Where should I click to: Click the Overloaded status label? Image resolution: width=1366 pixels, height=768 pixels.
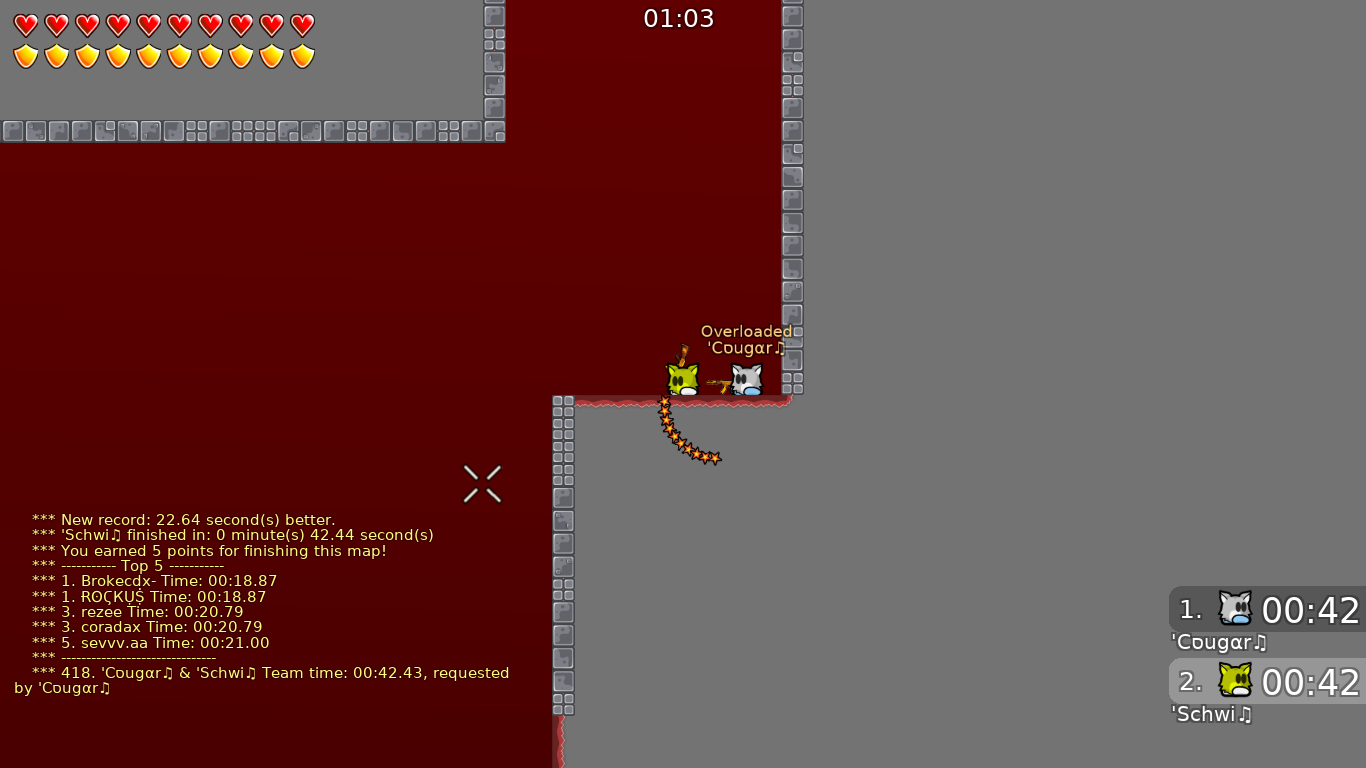tap(747, 331)
